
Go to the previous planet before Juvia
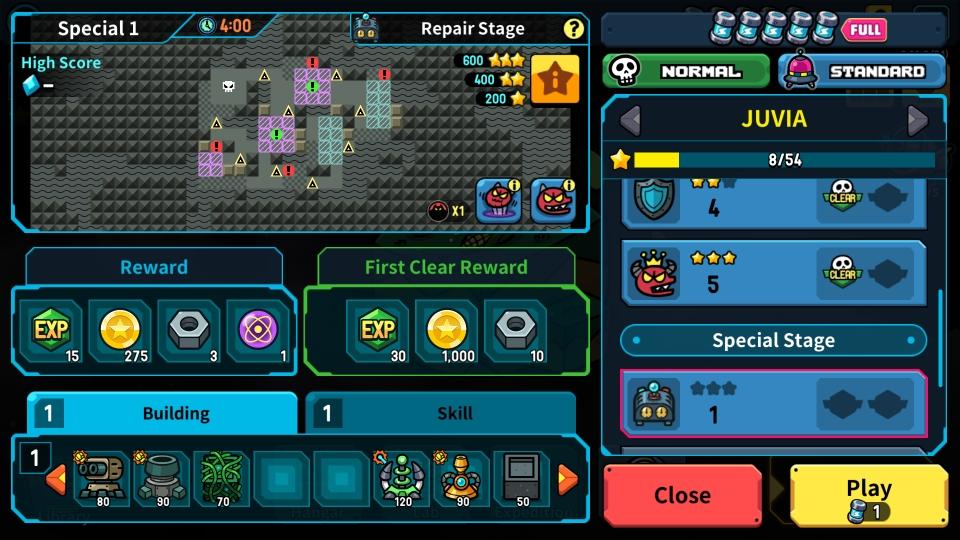tap(629, 120)
